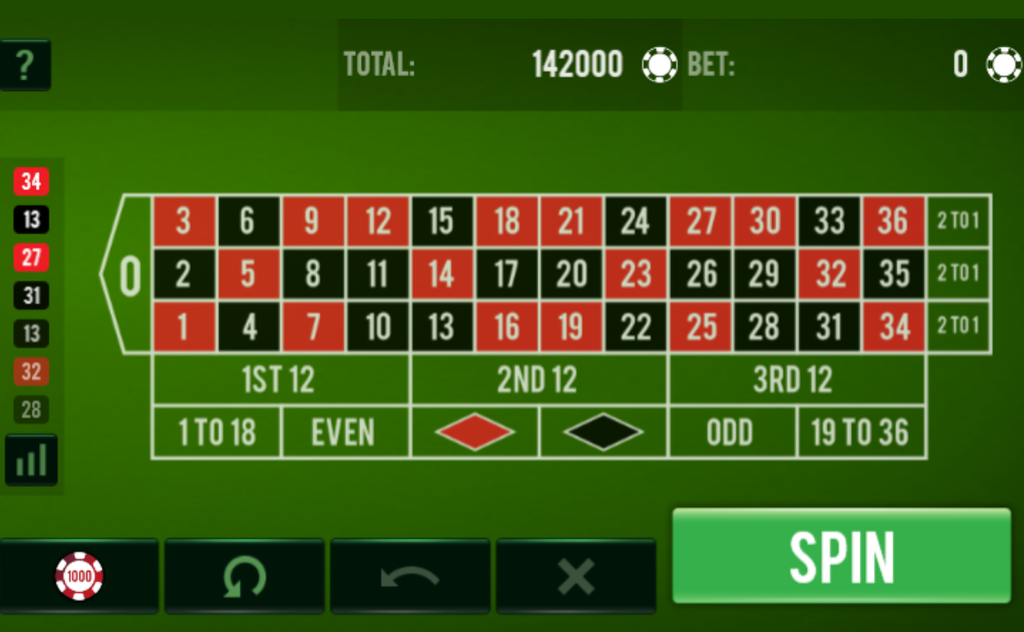Place a chip on red number 1

tap(183, 327)
